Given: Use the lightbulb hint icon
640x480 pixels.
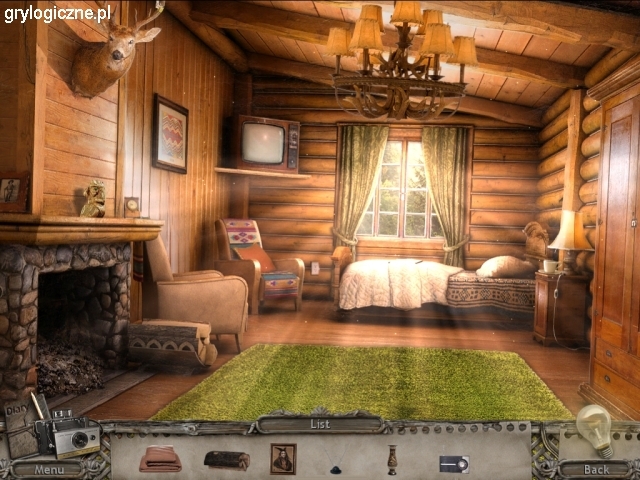Looking at the screenshot, I should (x=595, y=430).
